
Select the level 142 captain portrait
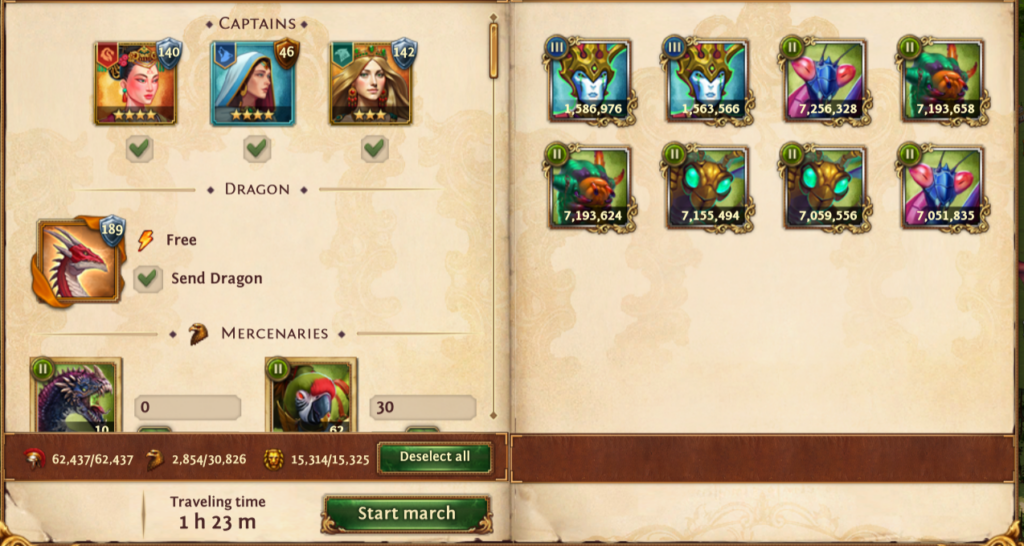point(371,83)
